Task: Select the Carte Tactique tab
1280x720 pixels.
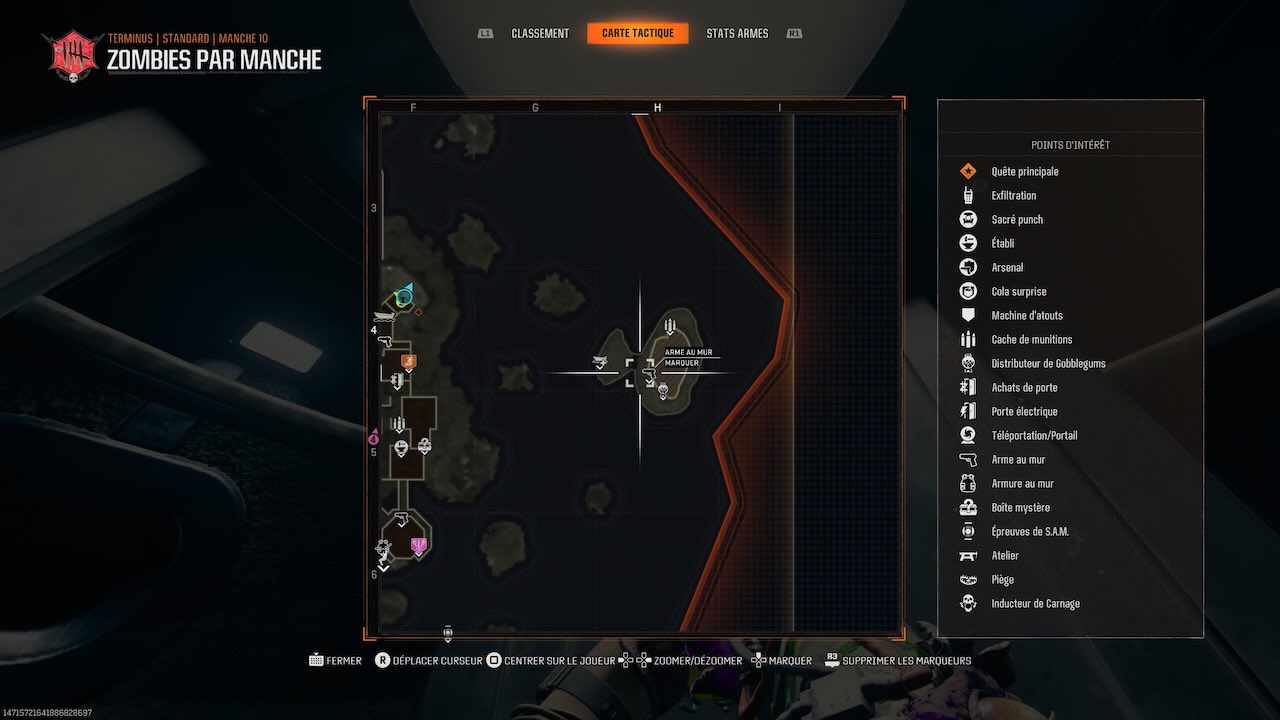Action: (638, 33)
